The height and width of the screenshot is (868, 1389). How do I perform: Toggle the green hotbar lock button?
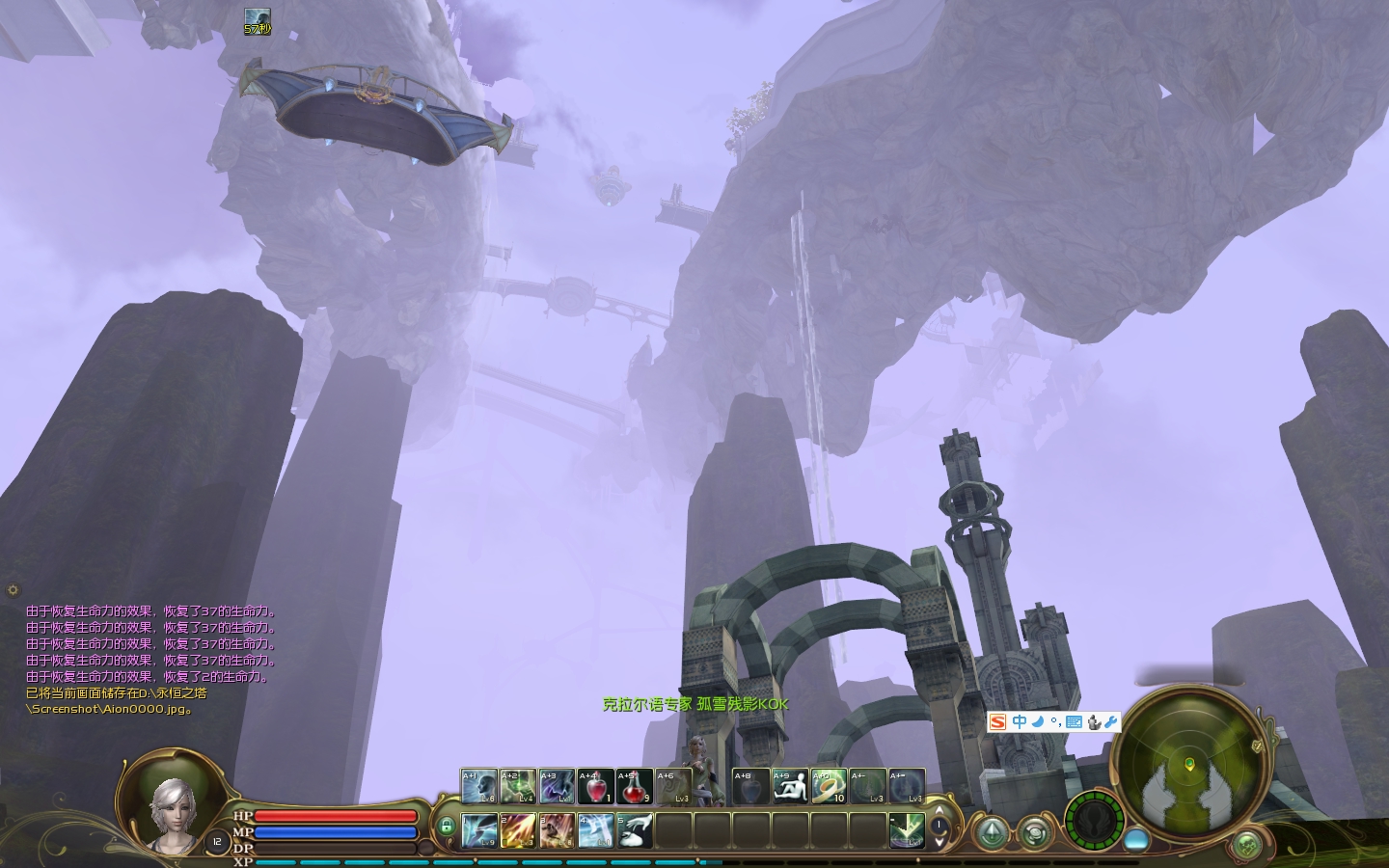[446, 827]
